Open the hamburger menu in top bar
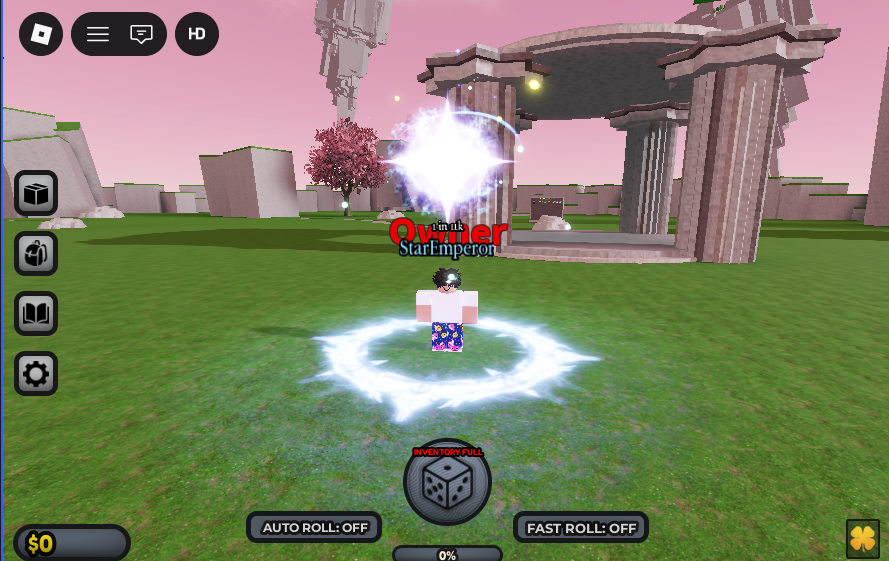The height and width of the screenshot is (561, 889). coord(98,34)
